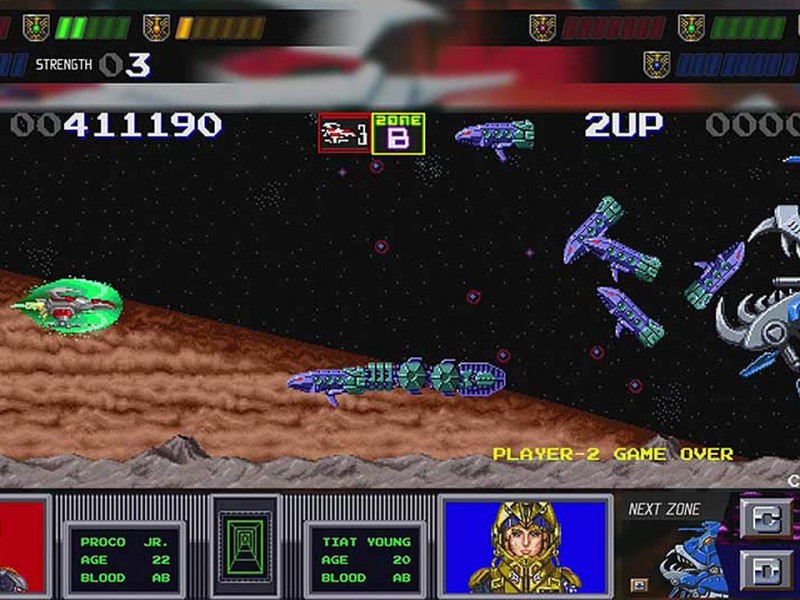Choose next zone D tile
This screenshot has width=800, height=600.
(x=766, y=570)
